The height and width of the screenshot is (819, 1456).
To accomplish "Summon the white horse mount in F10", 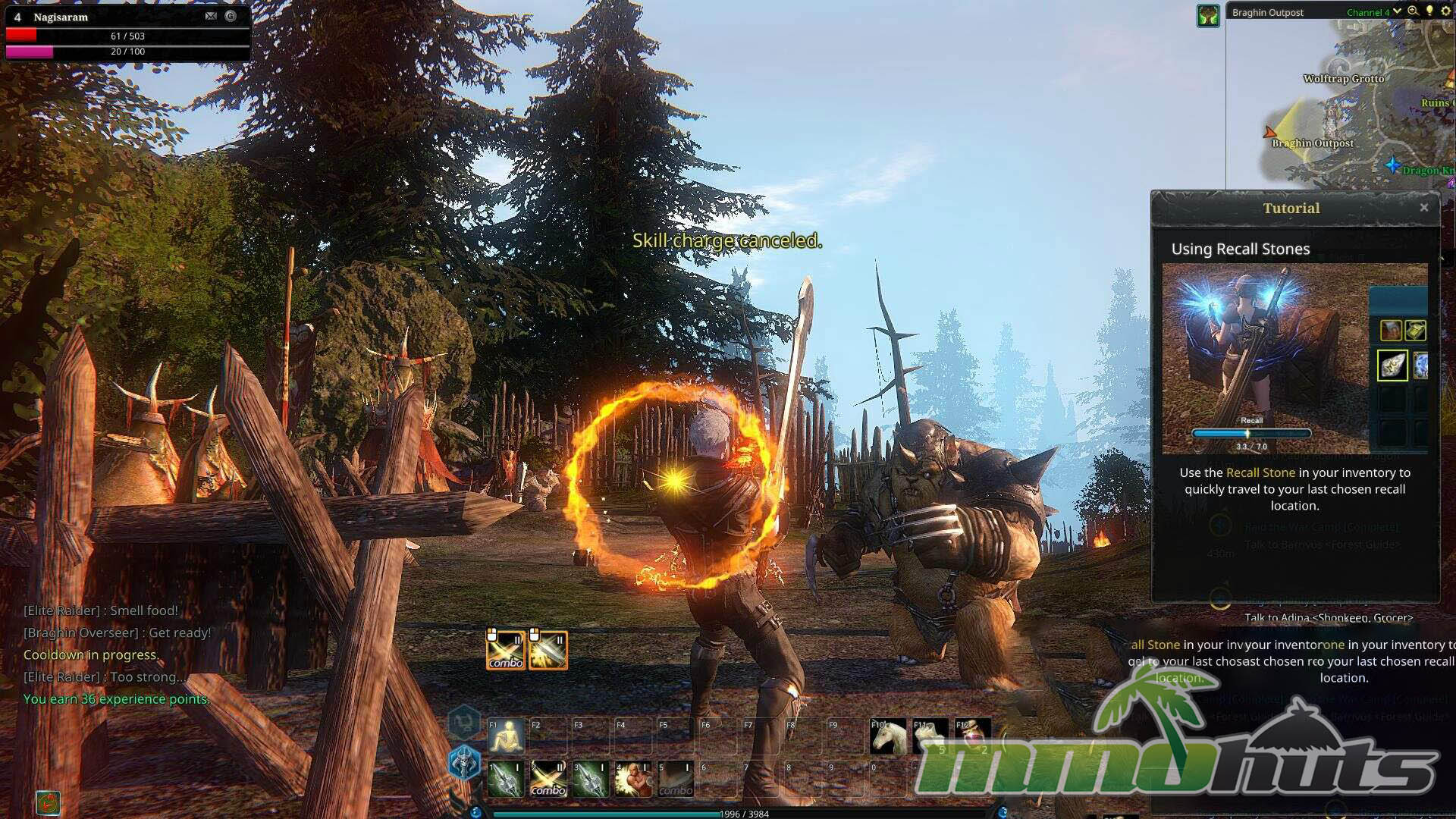I will 888,736.
